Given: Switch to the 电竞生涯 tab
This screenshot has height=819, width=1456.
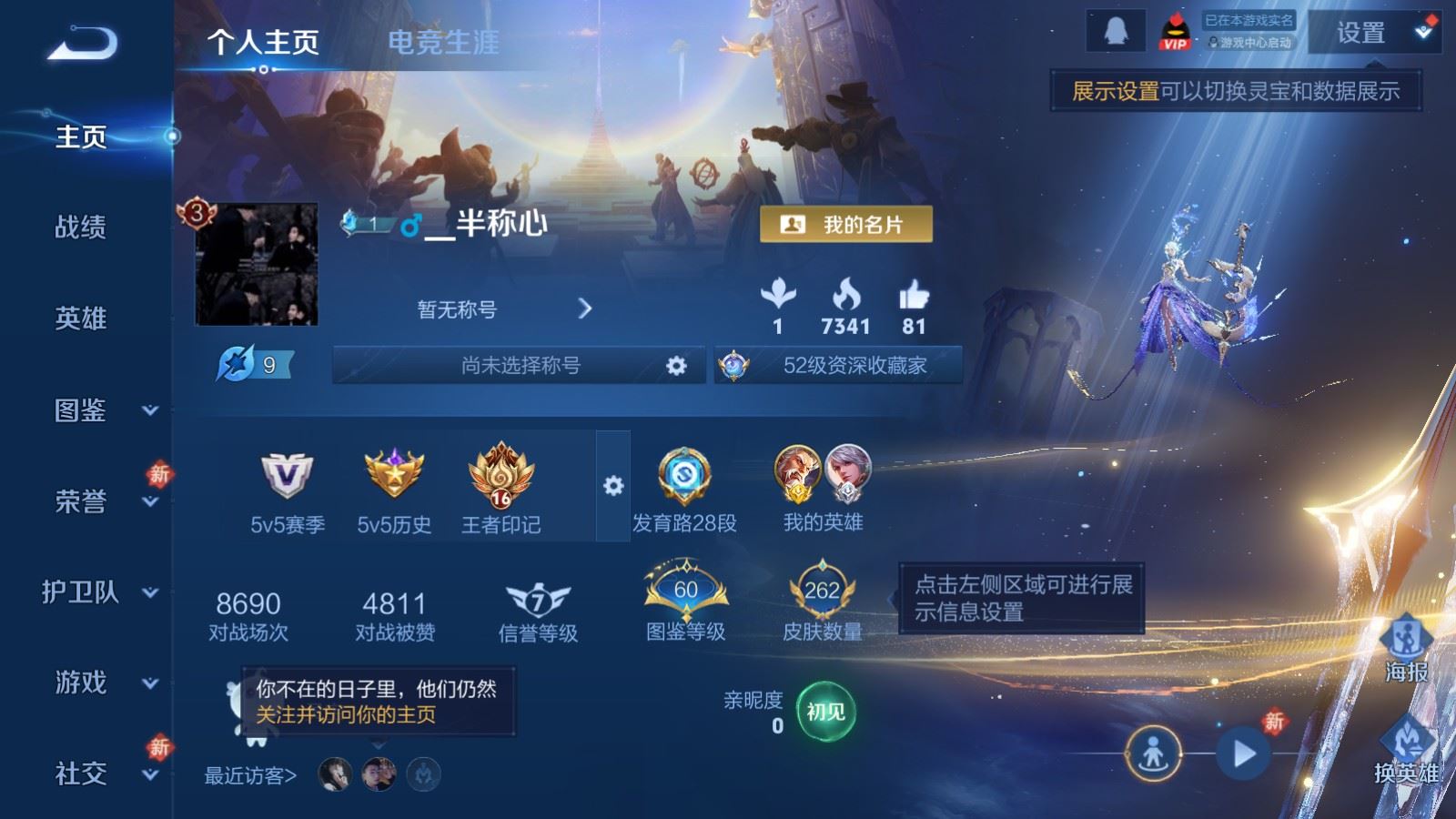Looking at the screenshot, I should click(x=446, y=42).
